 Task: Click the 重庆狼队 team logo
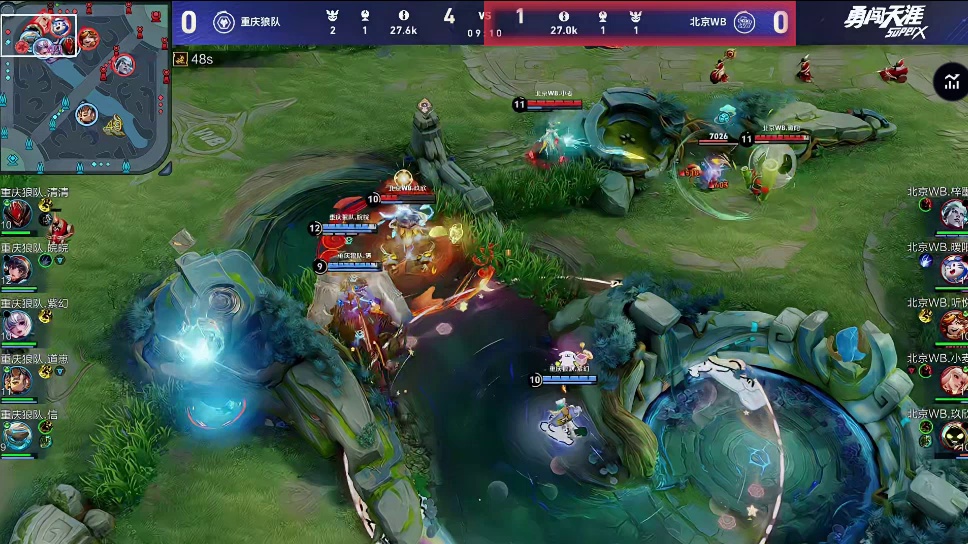click(224, 22)
